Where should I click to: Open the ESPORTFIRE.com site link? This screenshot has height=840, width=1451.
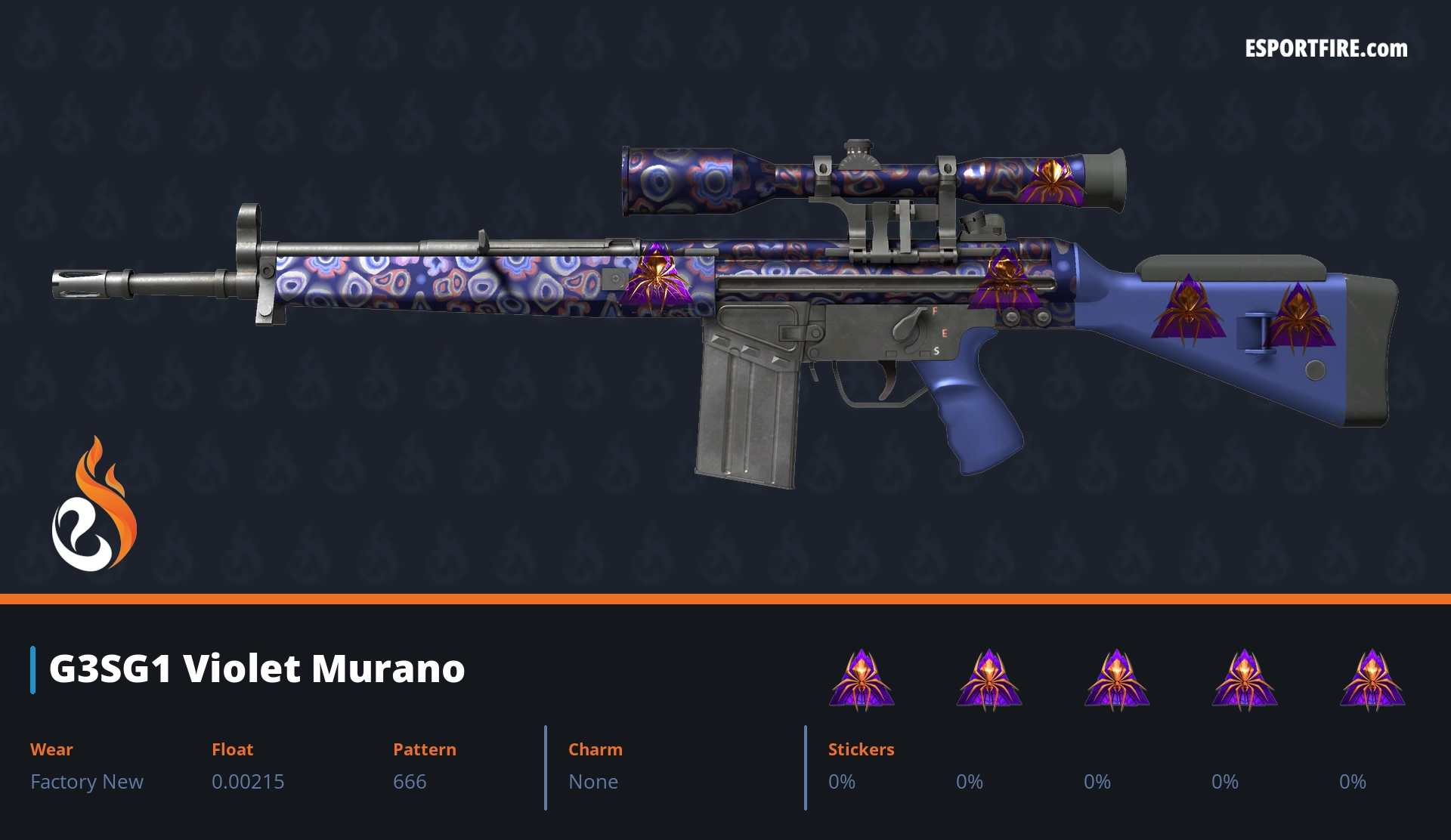(x=1326, y=49)
